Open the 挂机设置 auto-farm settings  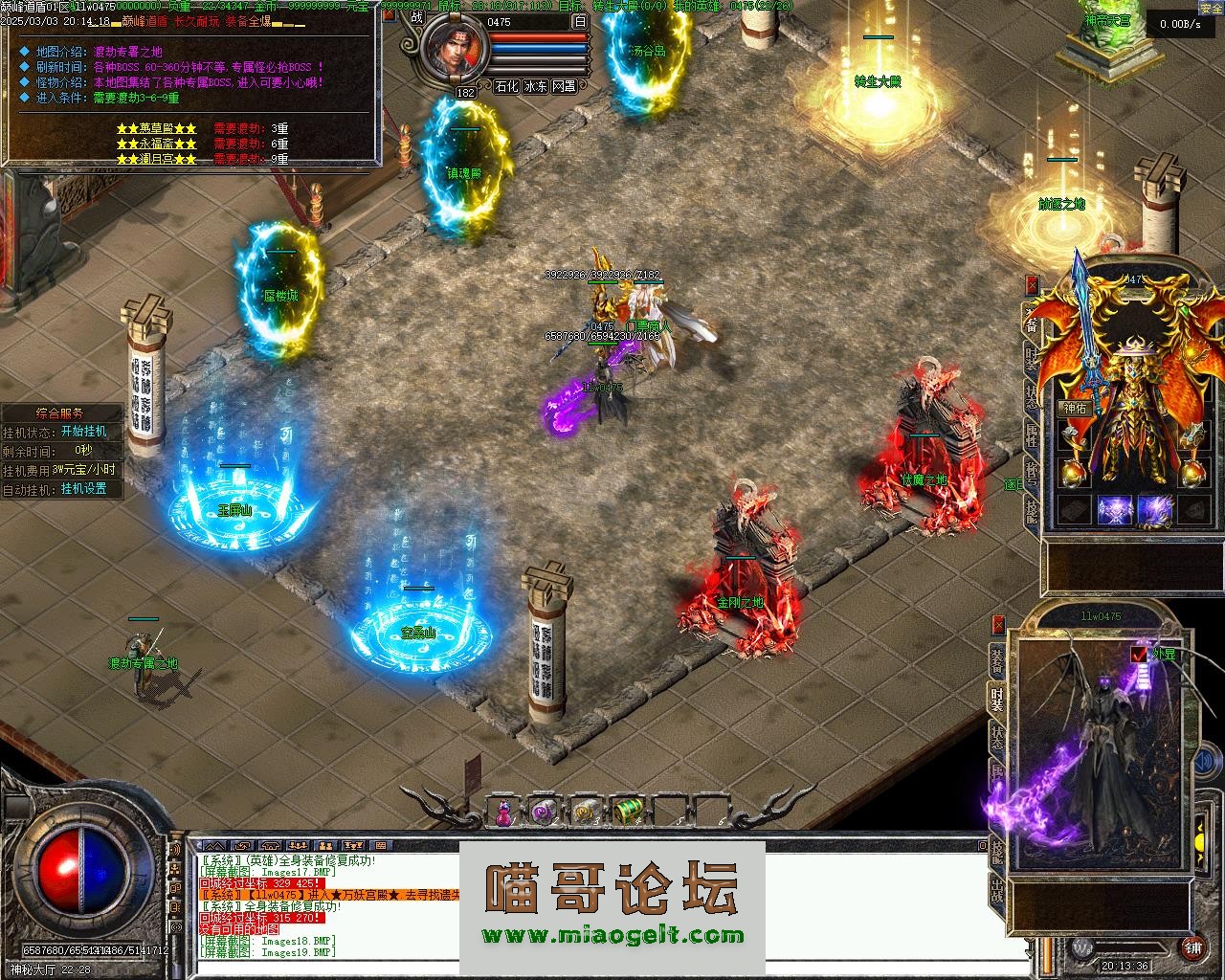pos(84,489)
